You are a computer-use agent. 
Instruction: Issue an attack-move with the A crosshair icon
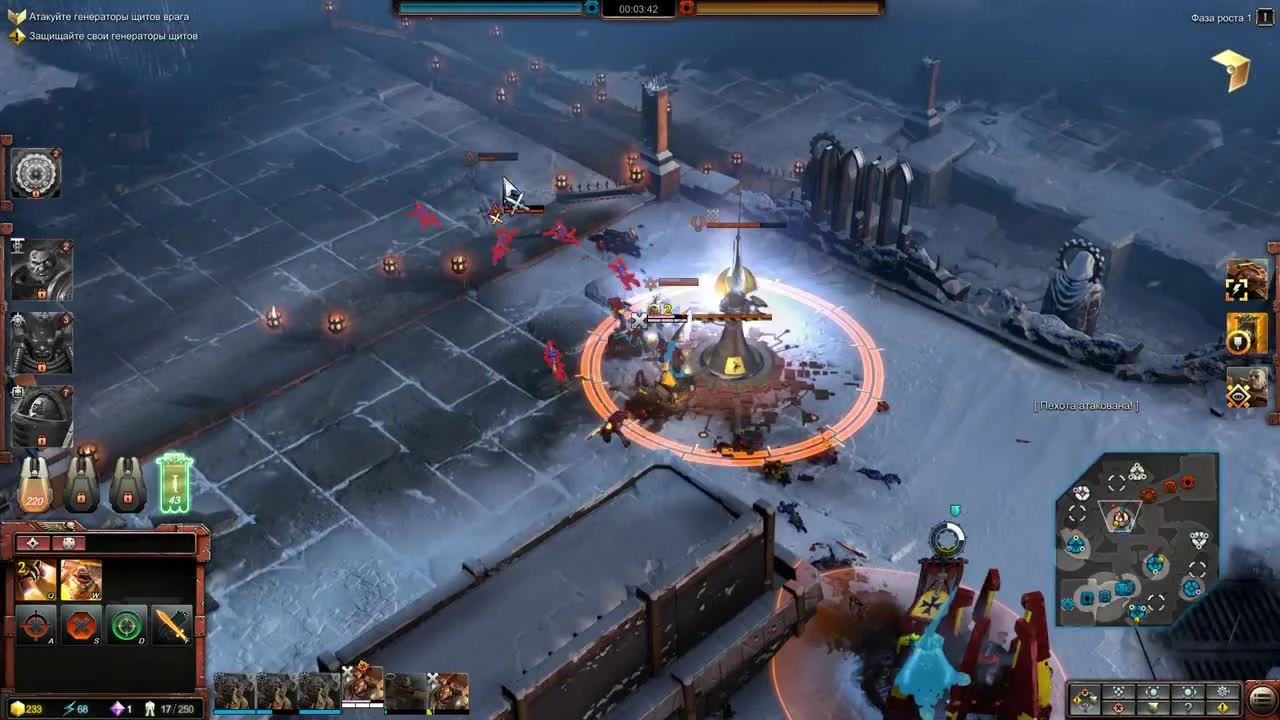(38, 625)
